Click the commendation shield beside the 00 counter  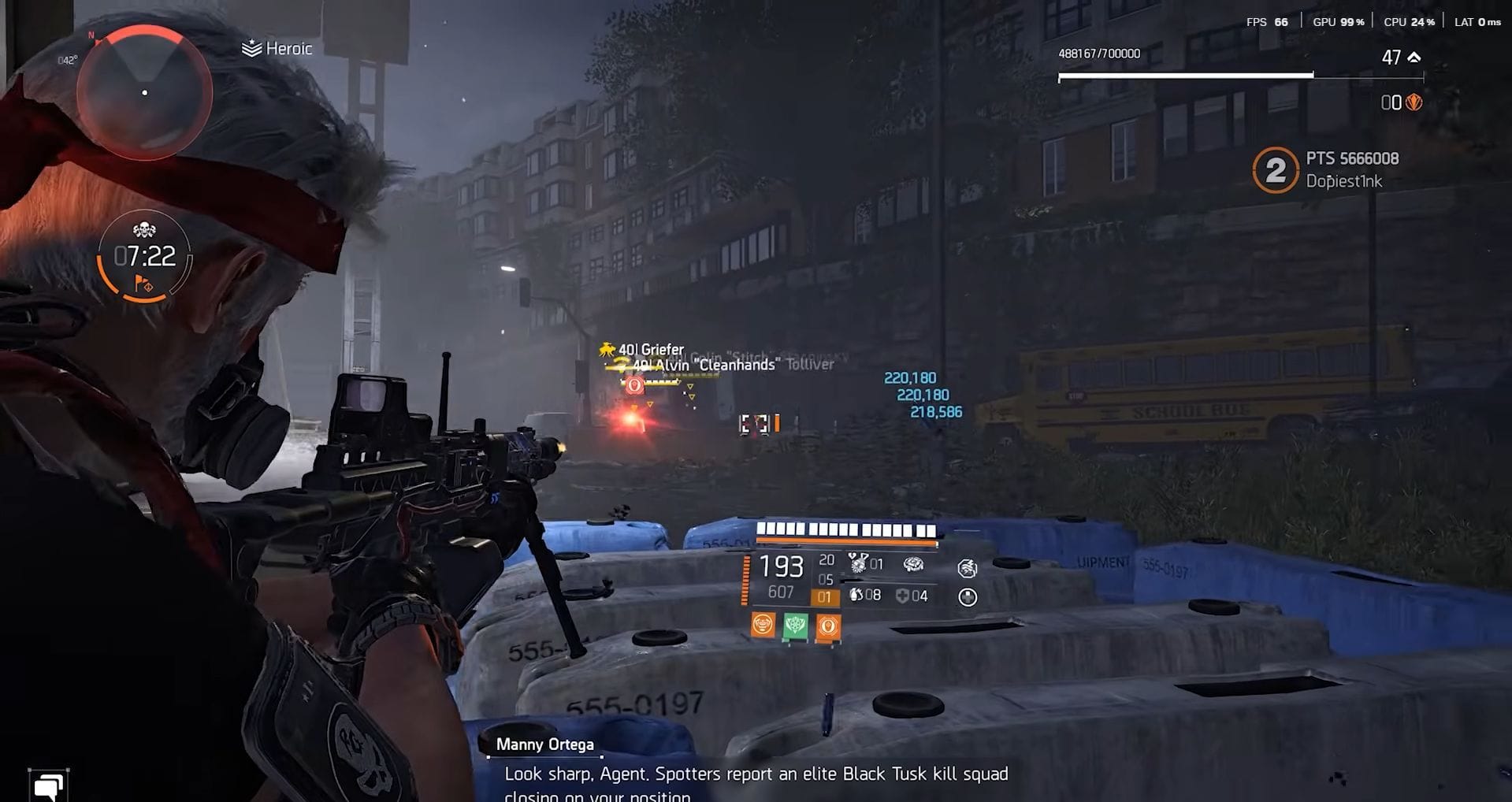[x=1414, y=101]
